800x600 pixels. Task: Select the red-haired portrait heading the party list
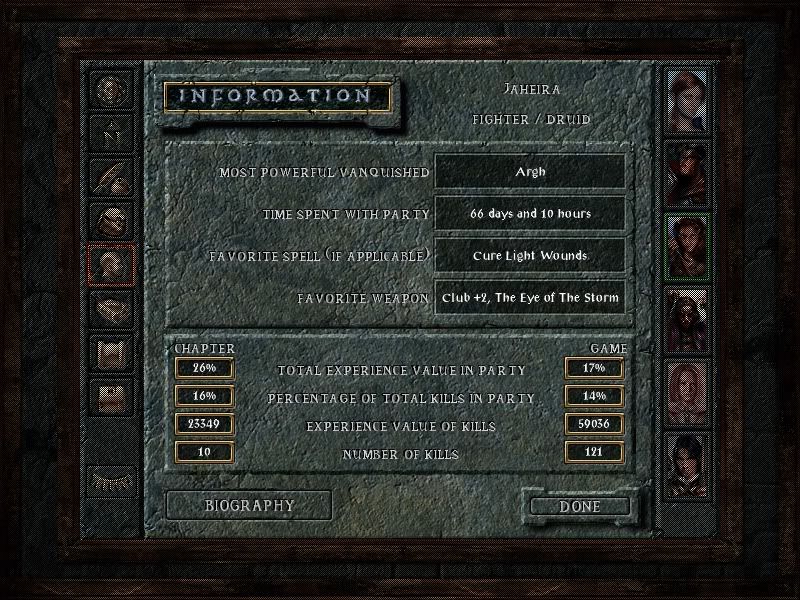[688, 101]
